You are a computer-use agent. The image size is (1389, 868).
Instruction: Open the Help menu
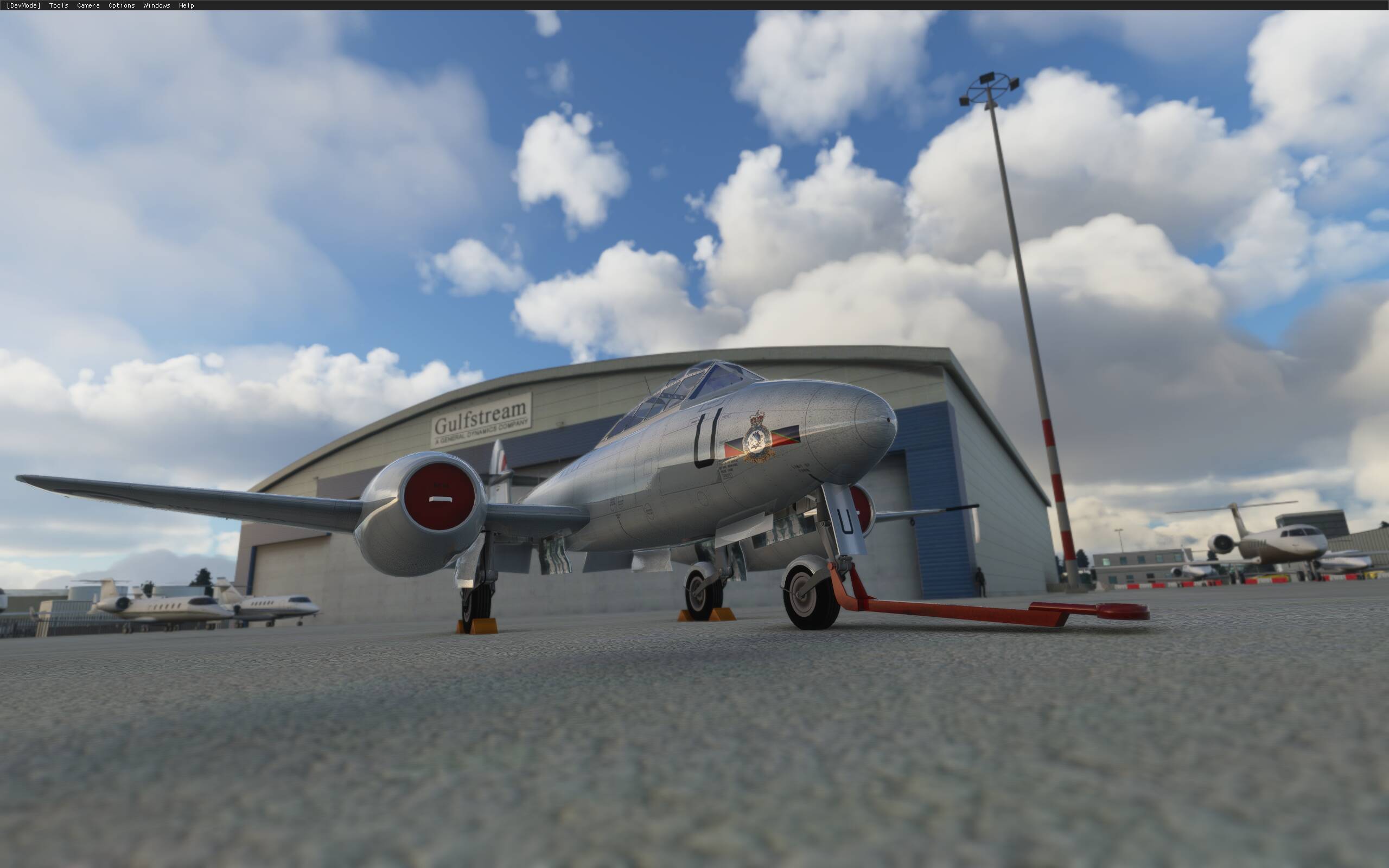pyautogui.click(x=187, y=5)
